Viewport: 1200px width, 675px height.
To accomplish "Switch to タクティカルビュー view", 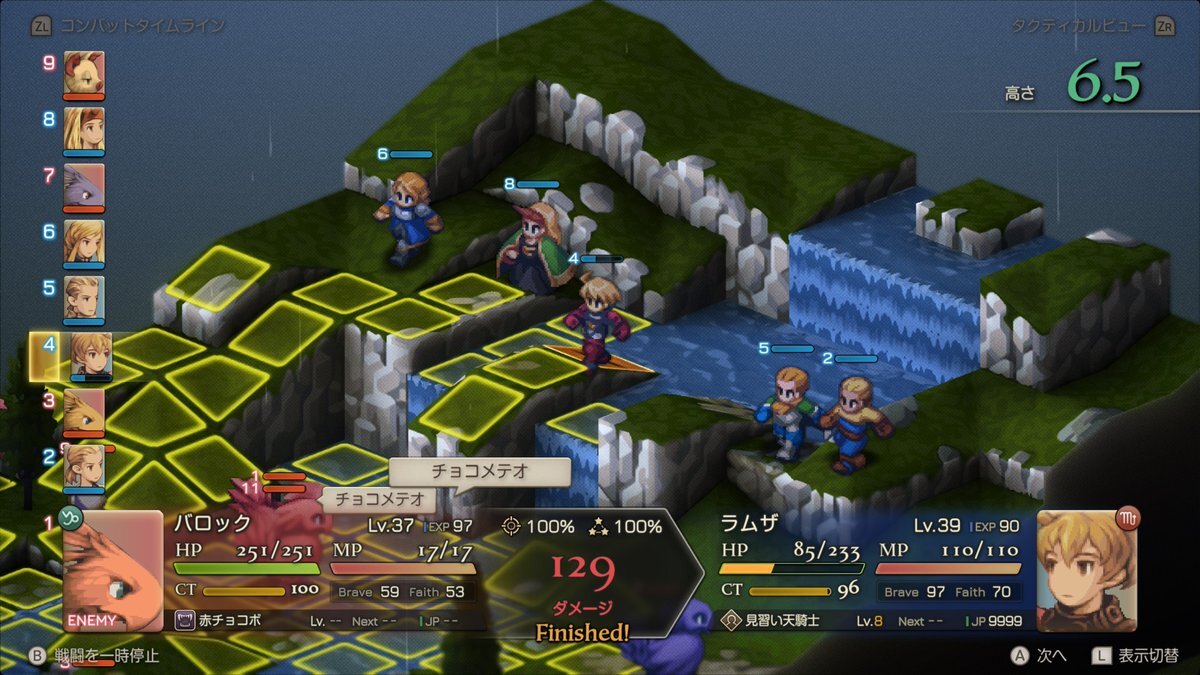I will click(x=1078, y=26).
